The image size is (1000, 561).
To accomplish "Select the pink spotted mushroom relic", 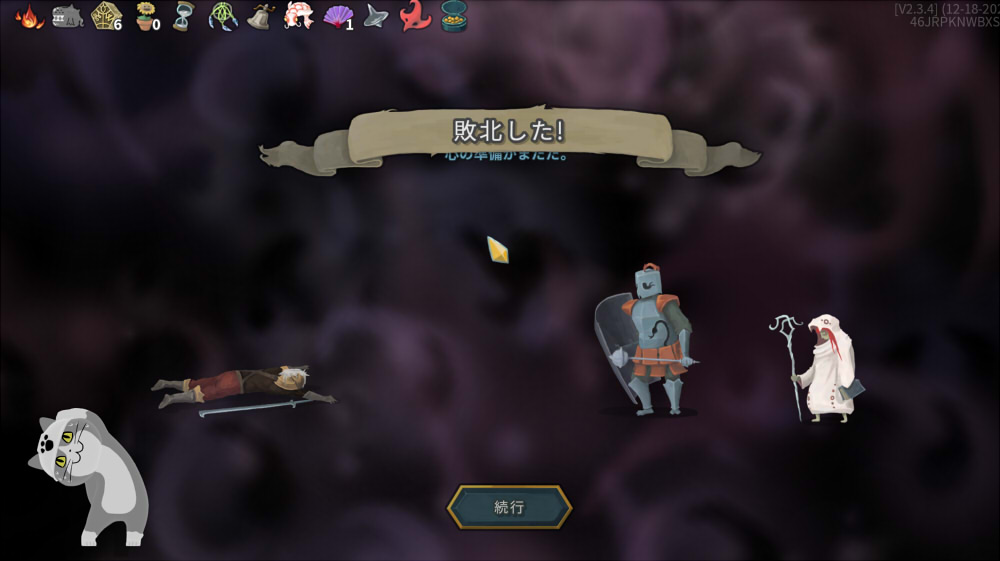I will pyautogui.click(x=298, y=16).
